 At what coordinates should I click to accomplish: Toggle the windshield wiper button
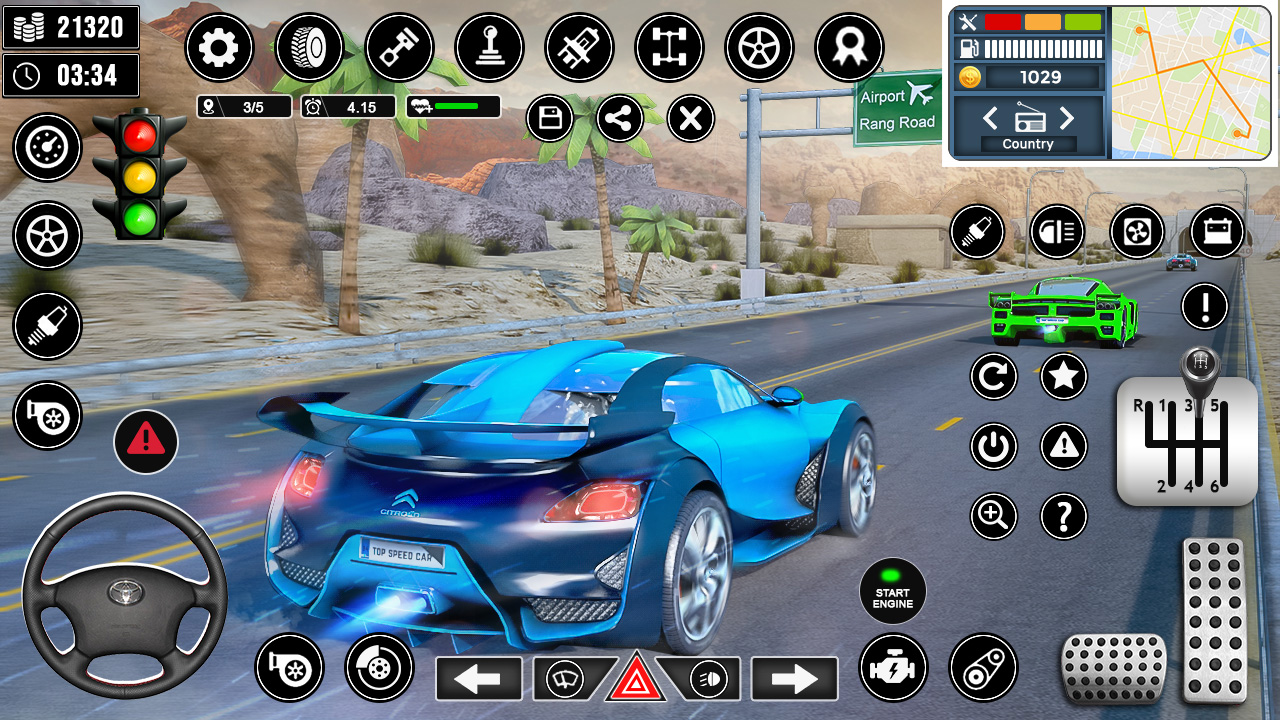click(x=565, y=680)
